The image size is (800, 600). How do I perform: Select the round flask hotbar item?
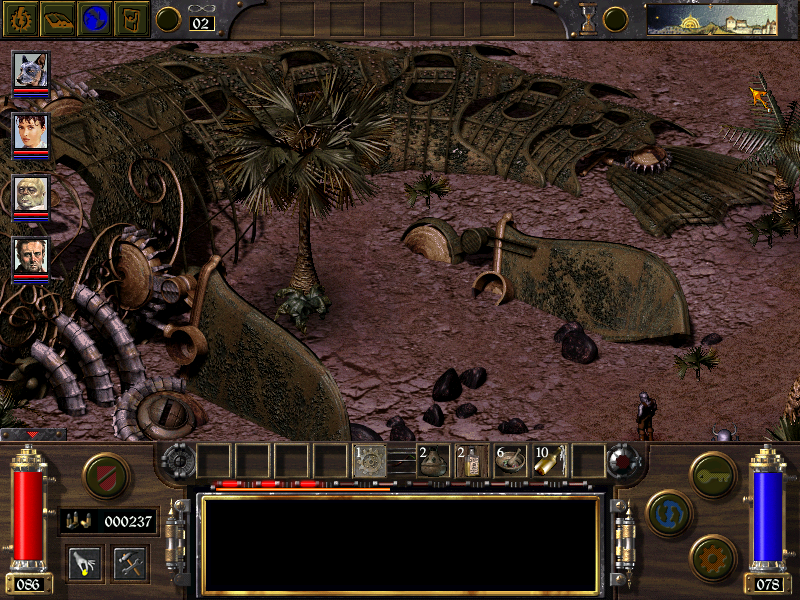tap(434, 460)
